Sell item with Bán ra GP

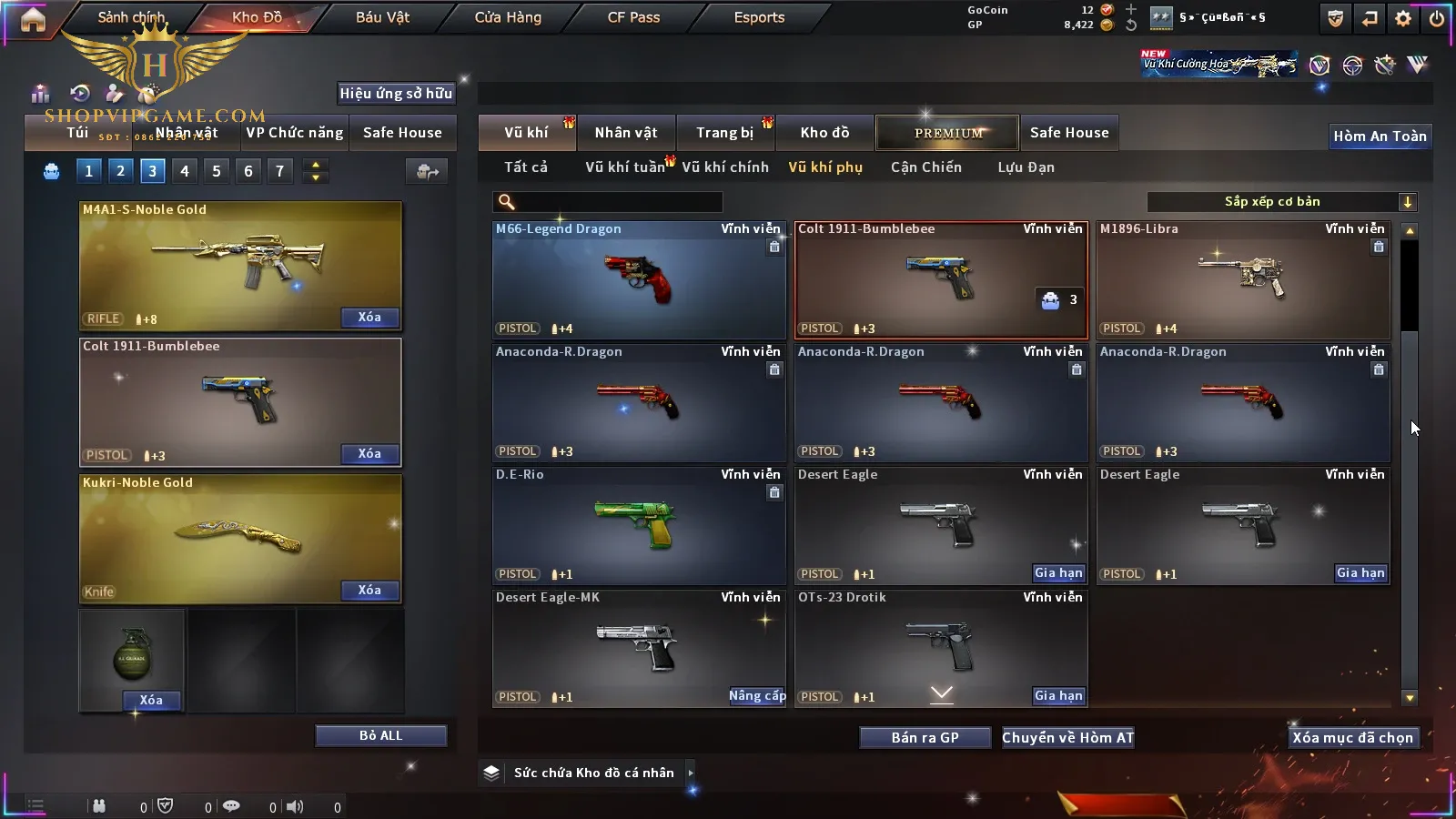click(x=925, y=738)
